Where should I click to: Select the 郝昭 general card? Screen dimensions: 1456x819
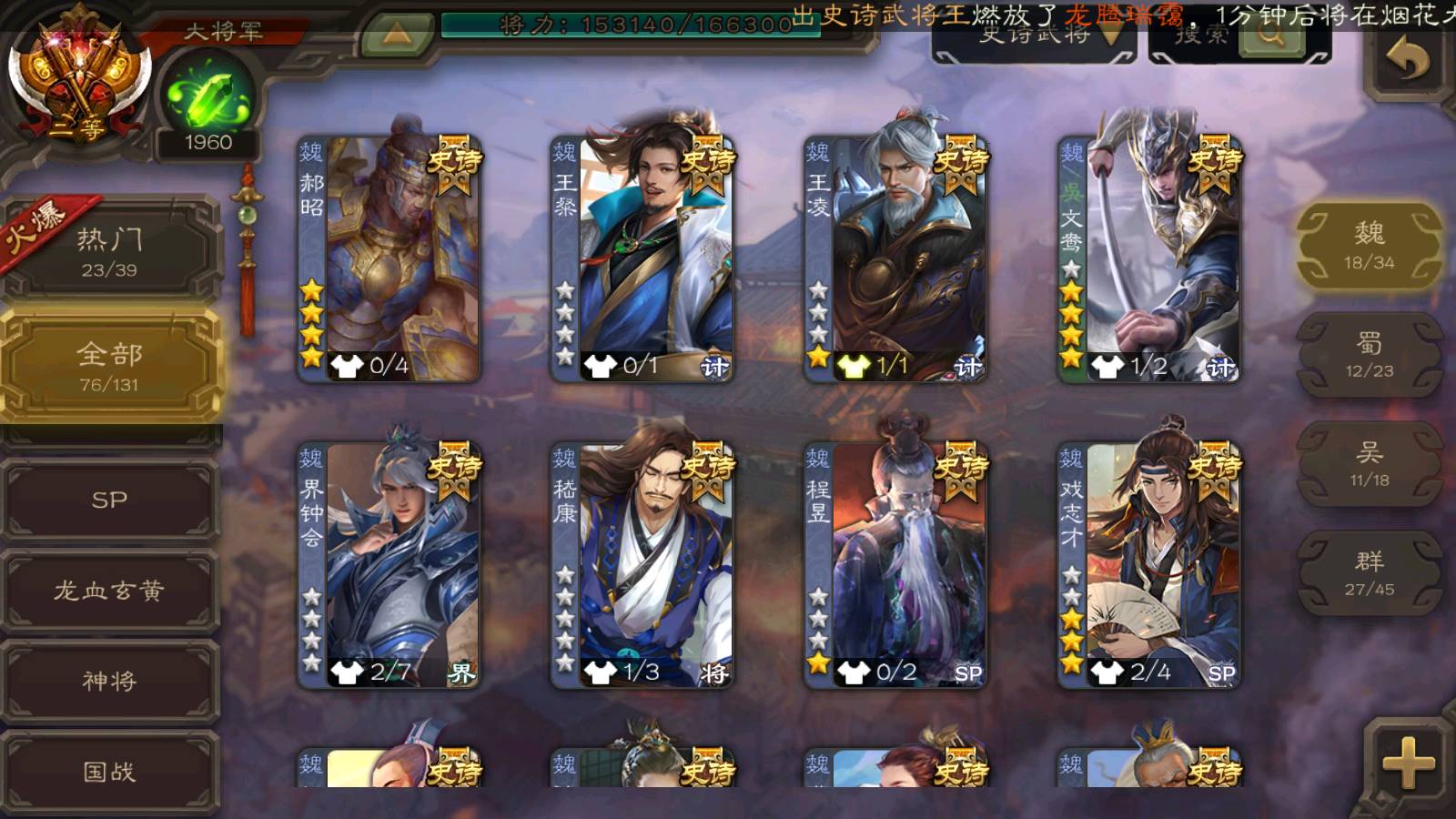(x=389, y=259)
